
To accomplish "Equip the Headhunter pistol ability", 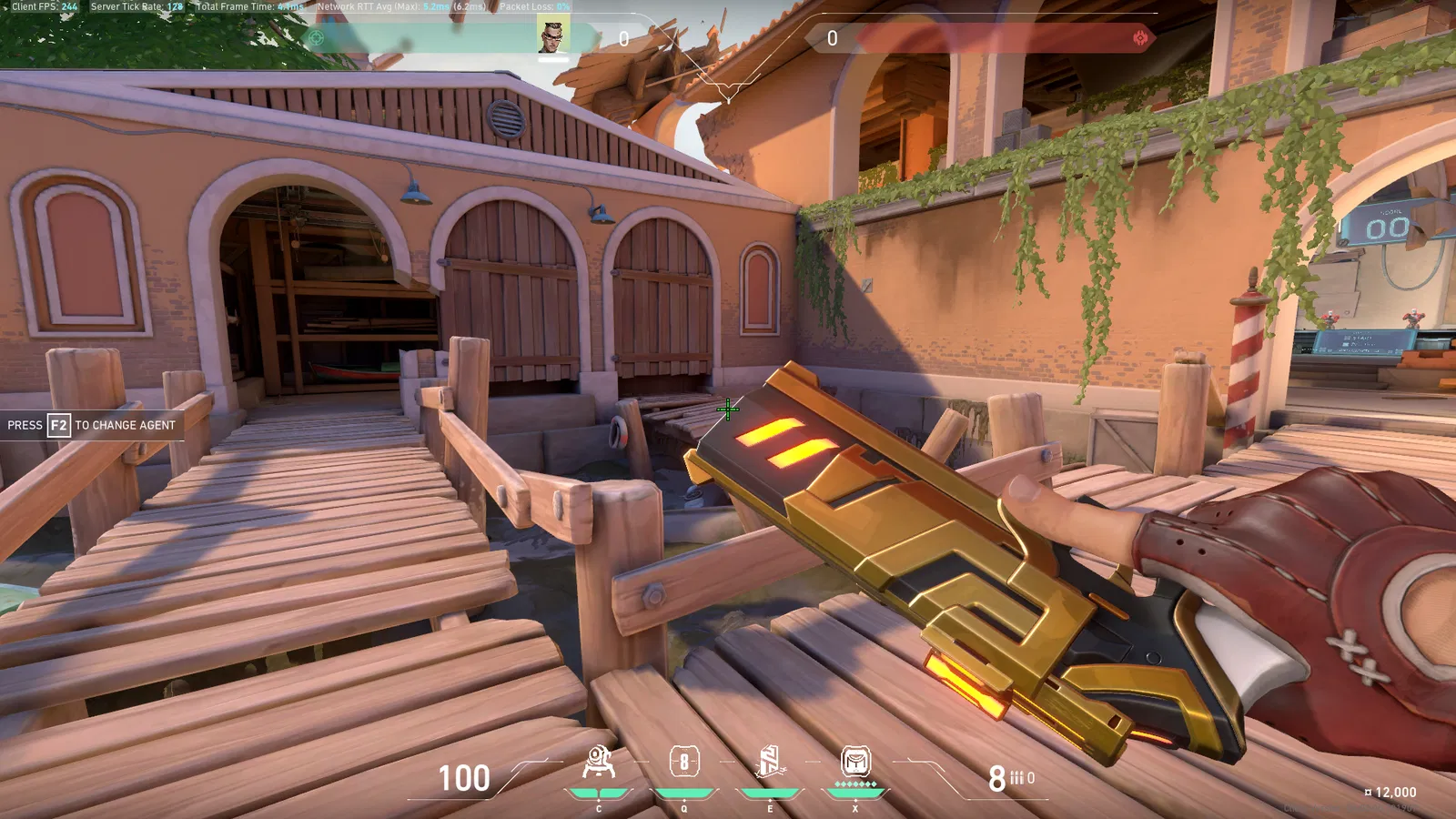I will pos(684,762).
